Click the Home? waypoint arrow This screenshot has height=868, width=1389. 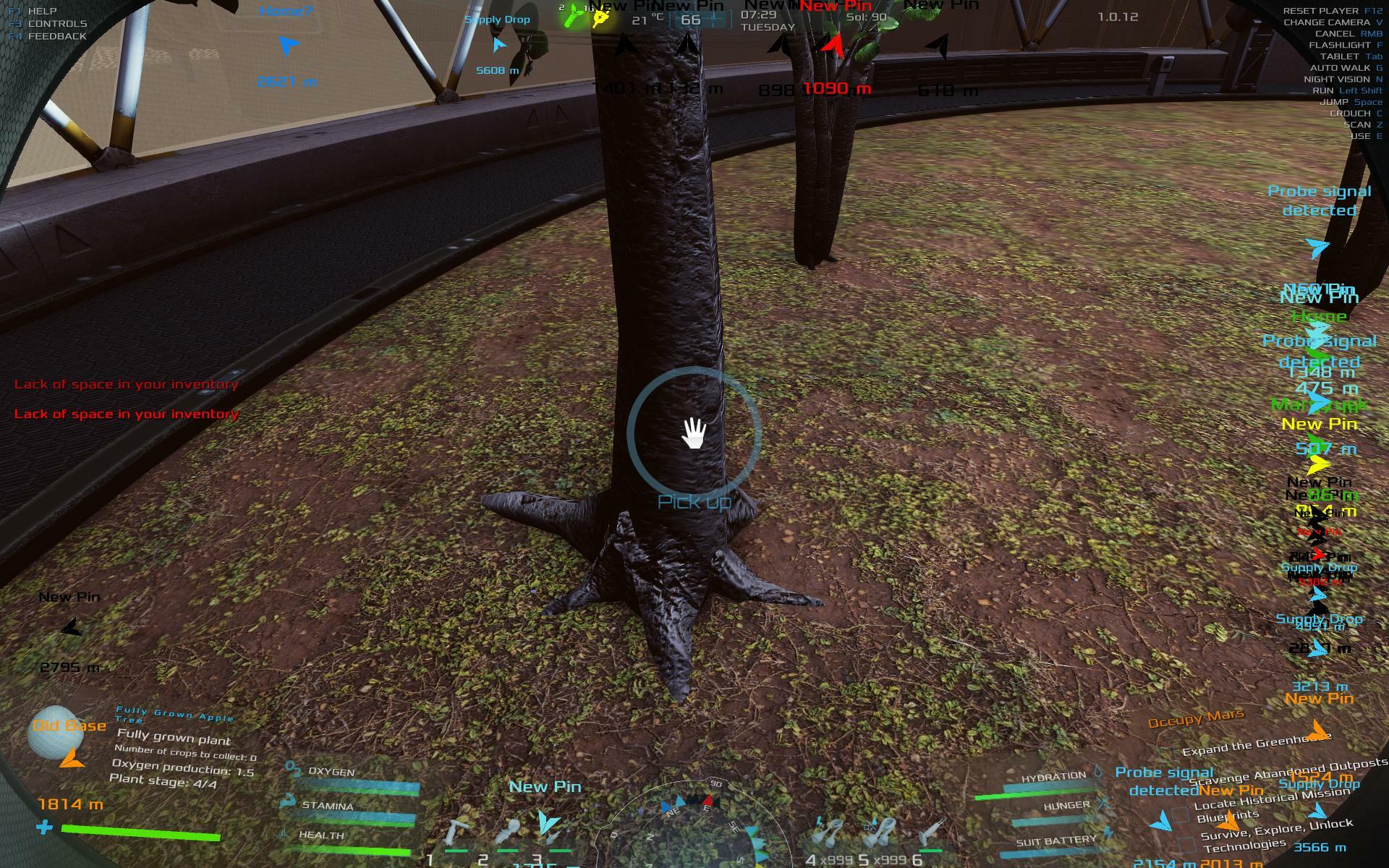(x=288, y=46)
